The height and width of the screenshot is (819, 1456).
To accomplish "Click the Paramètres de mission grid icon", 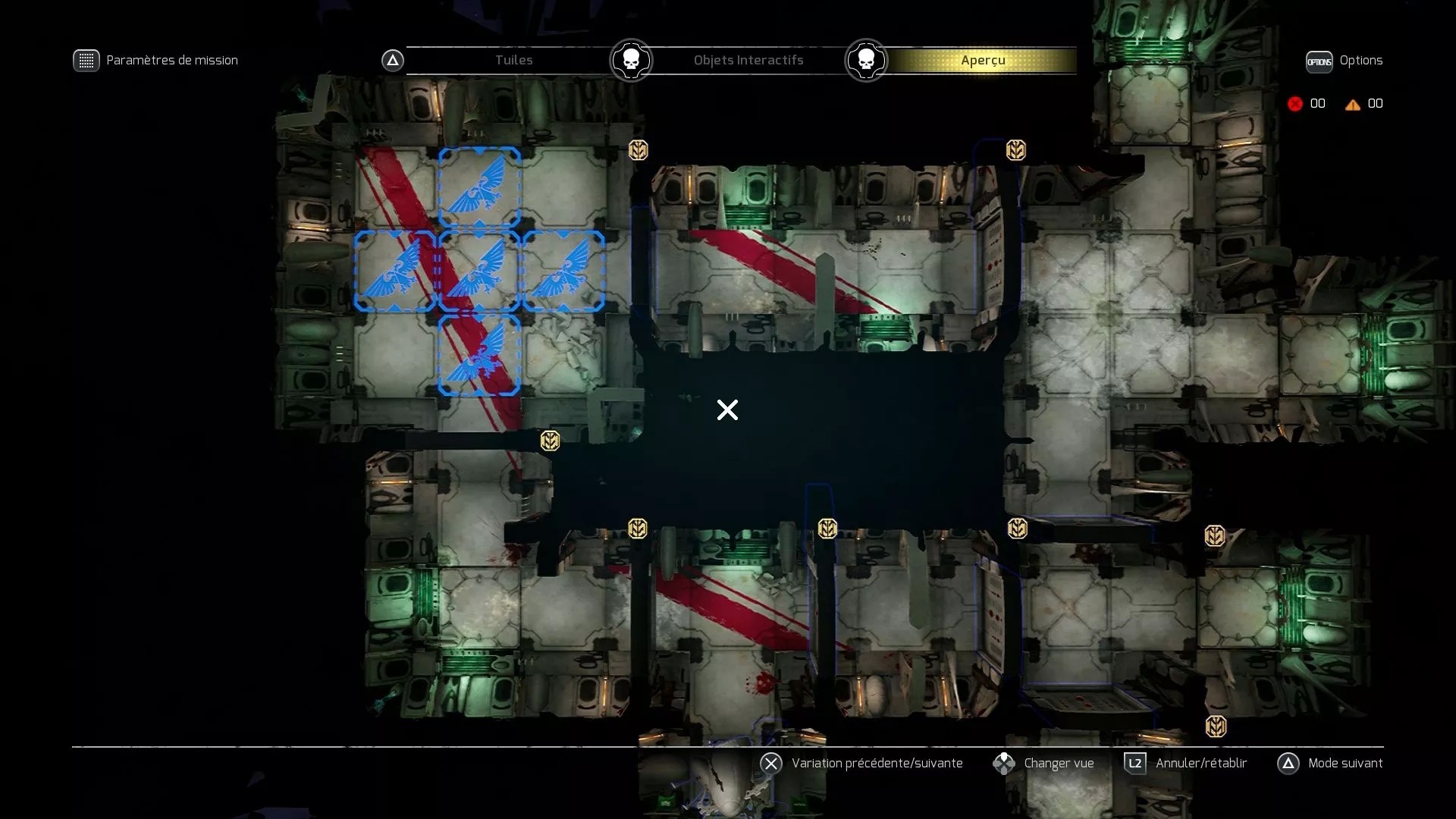I will coord(87,60).
